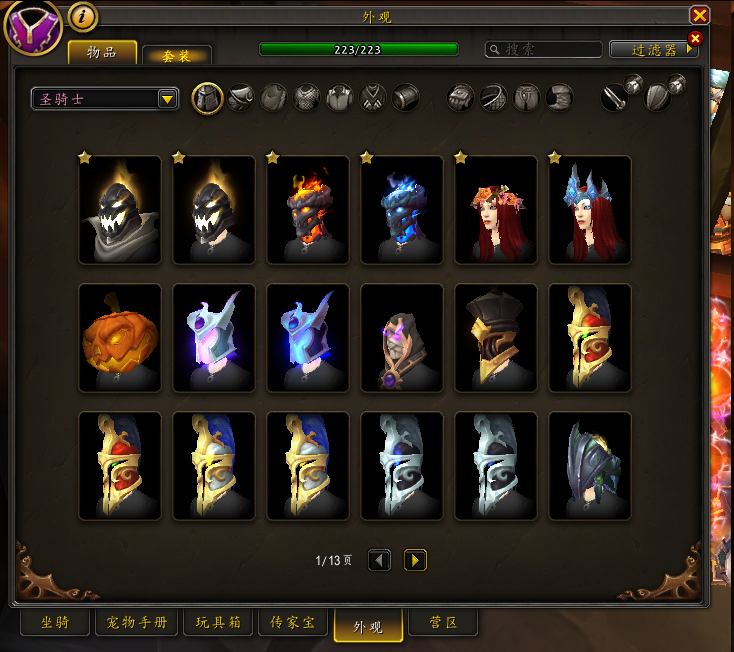Screen dimensions: 734x652
Task: Switch to the 玩具箱 toy box tab
Action: tap(216, 623)
